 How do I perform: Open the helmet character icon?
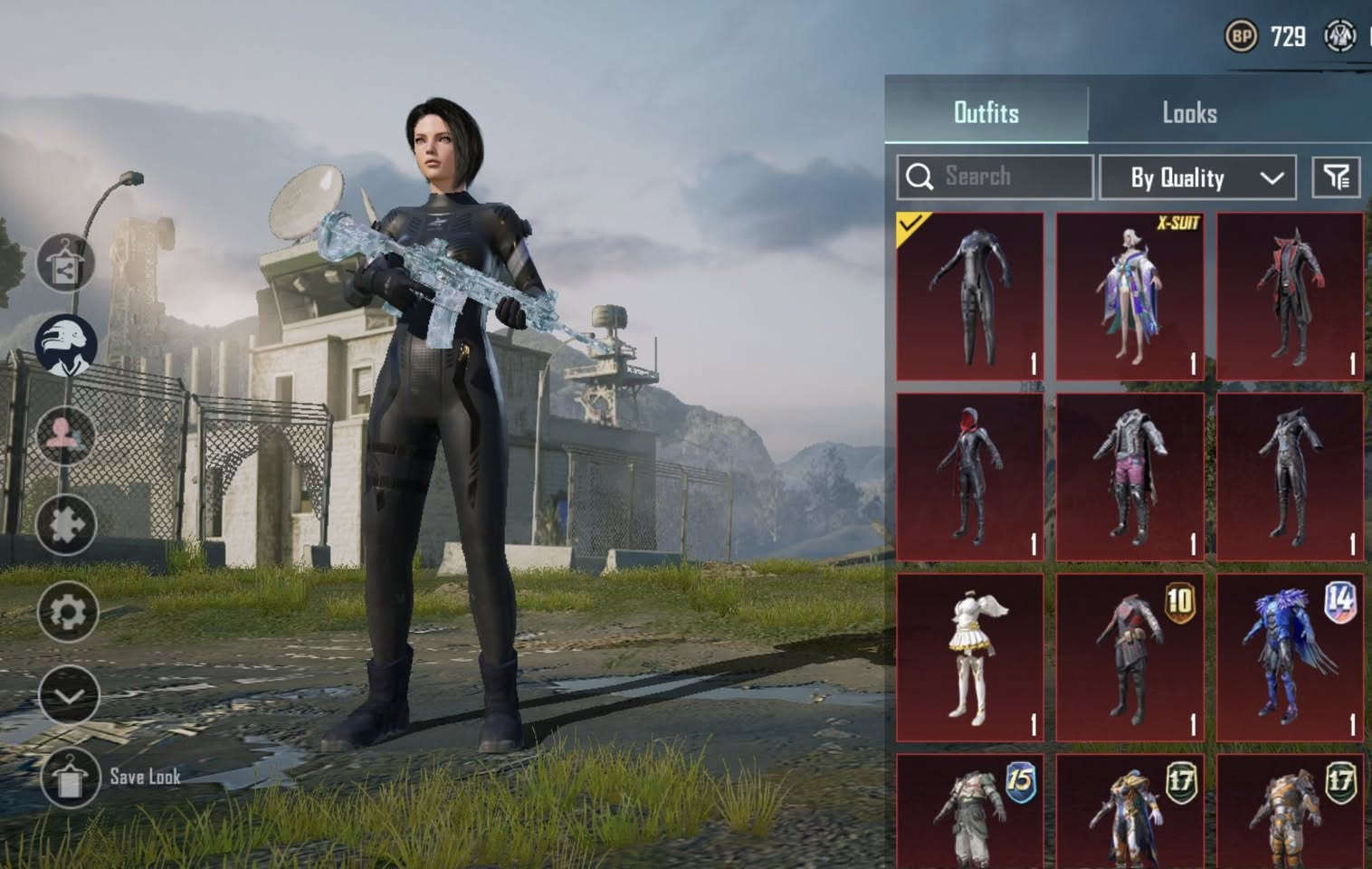[x=66, y=345]
